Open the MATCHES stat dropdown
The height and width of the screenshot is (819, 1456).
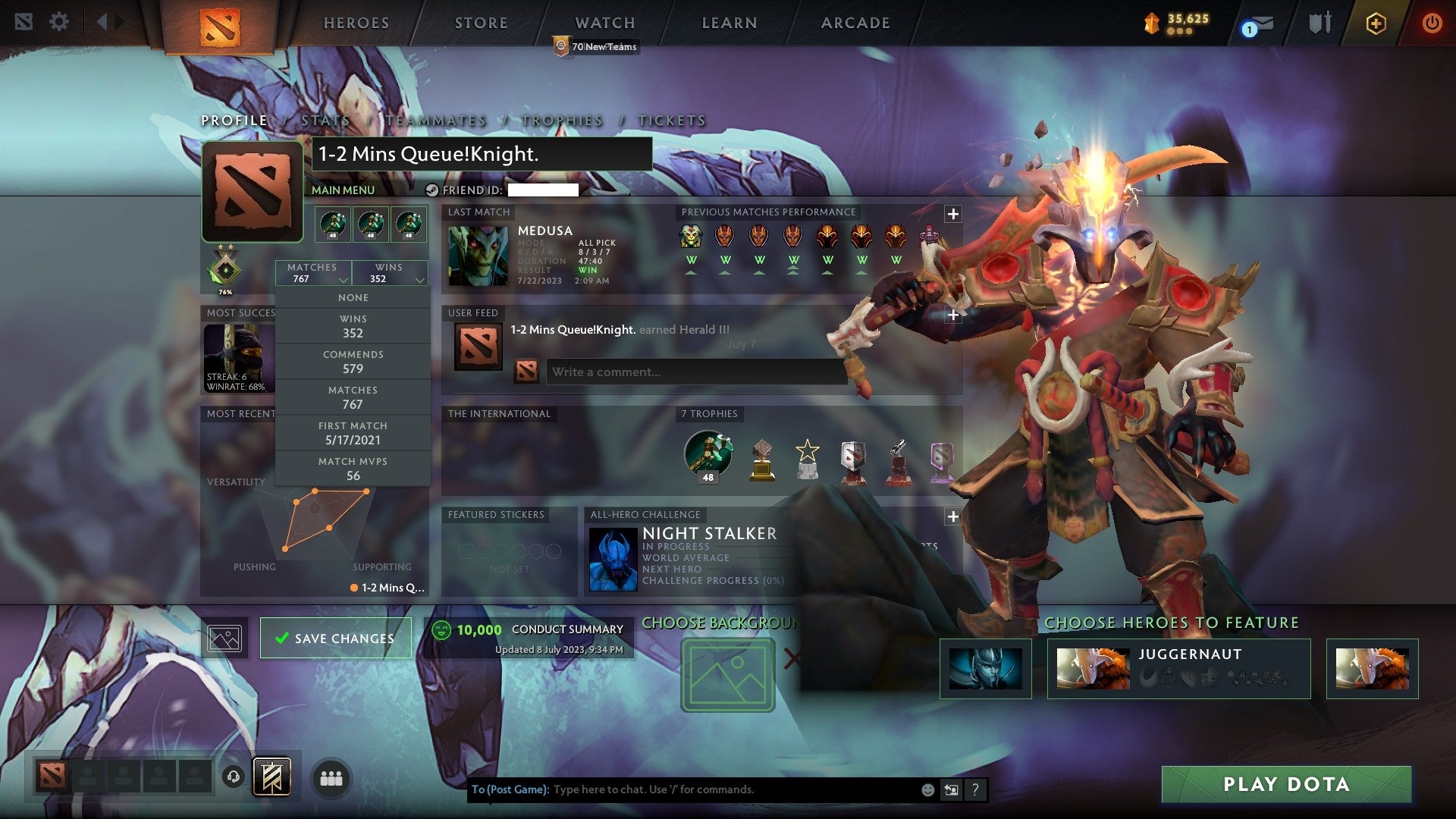(x=313, y=272)
